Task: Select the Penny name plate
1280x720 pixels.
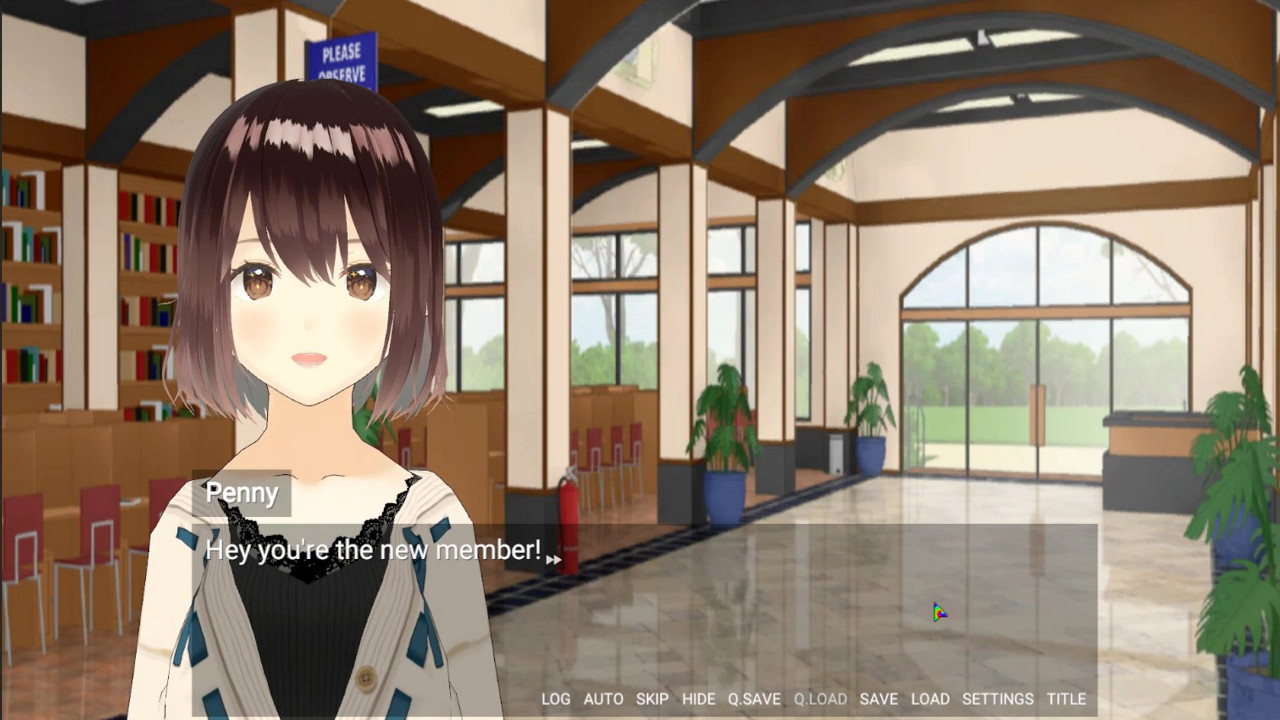Action: click(x=241, y=493)
